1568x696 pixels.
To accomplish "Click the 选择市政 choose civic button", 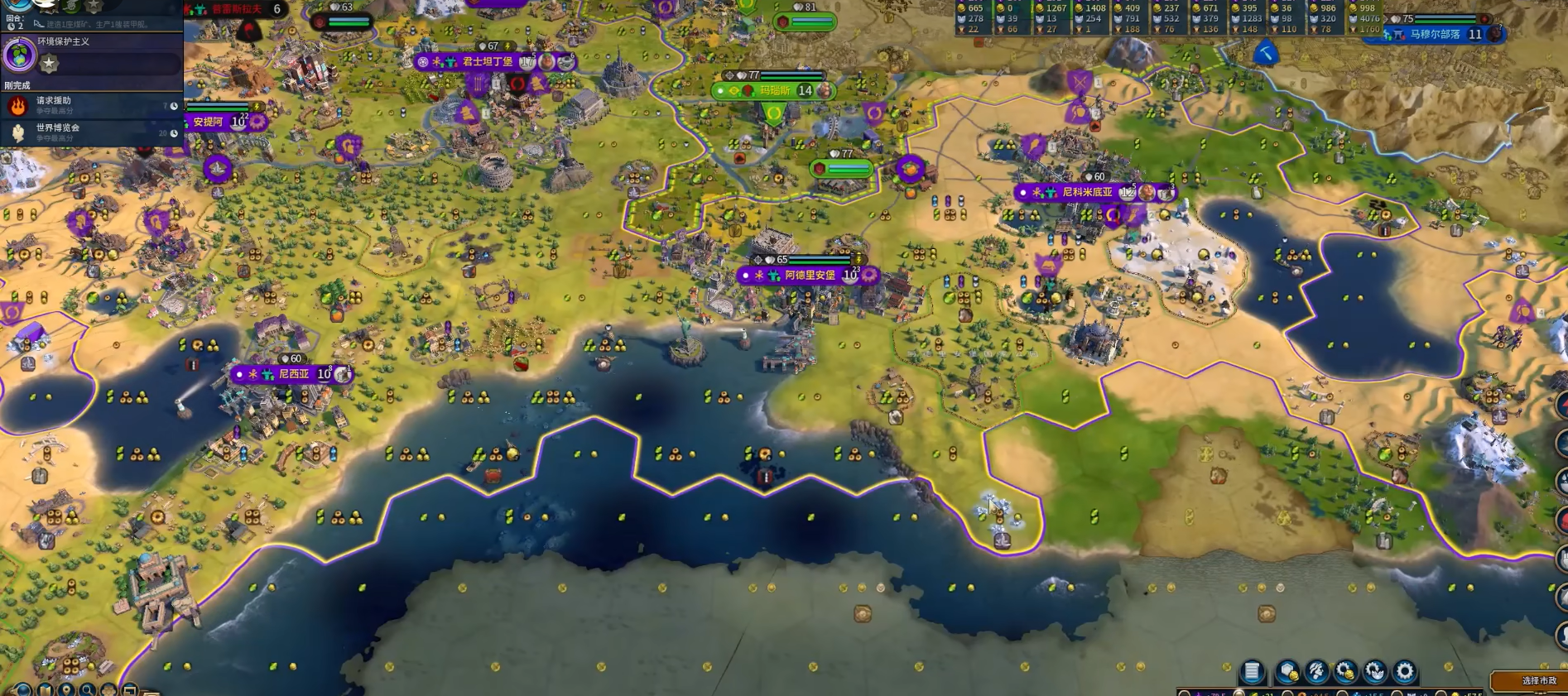I will point(1537,680).
